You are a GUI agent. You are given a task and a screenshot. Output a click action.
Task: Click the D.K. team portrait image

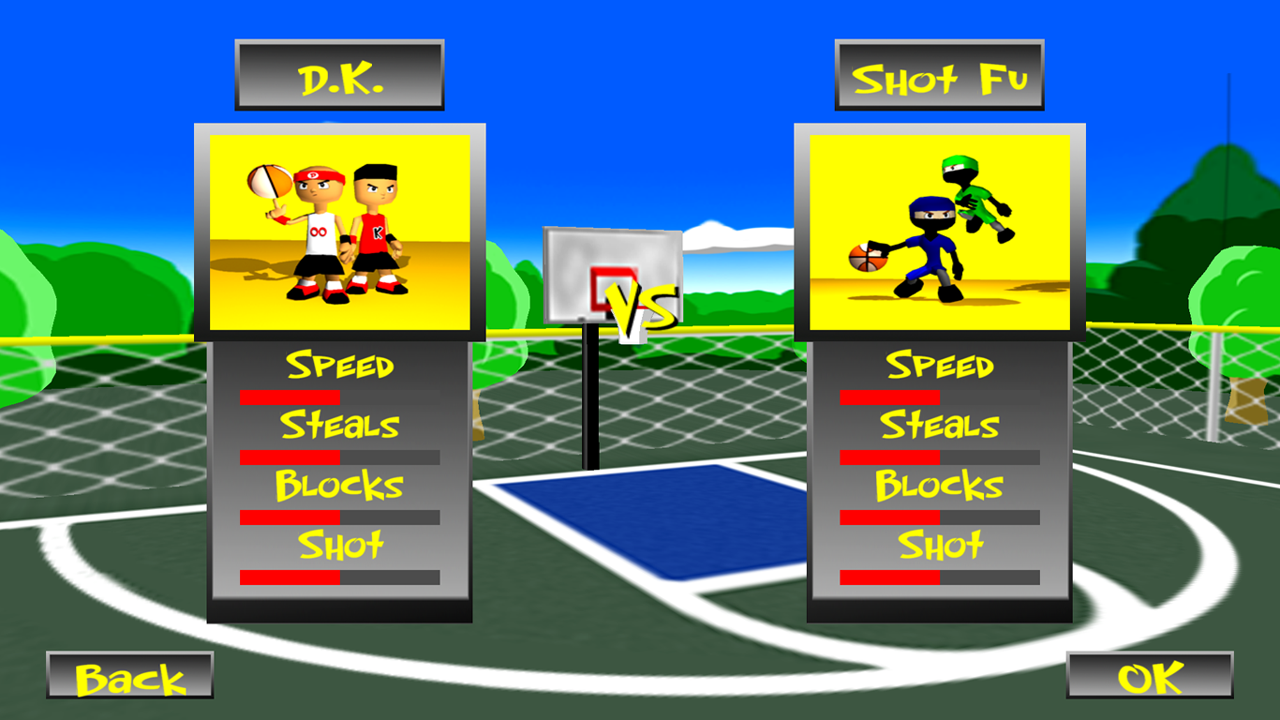tap(340, 230)
